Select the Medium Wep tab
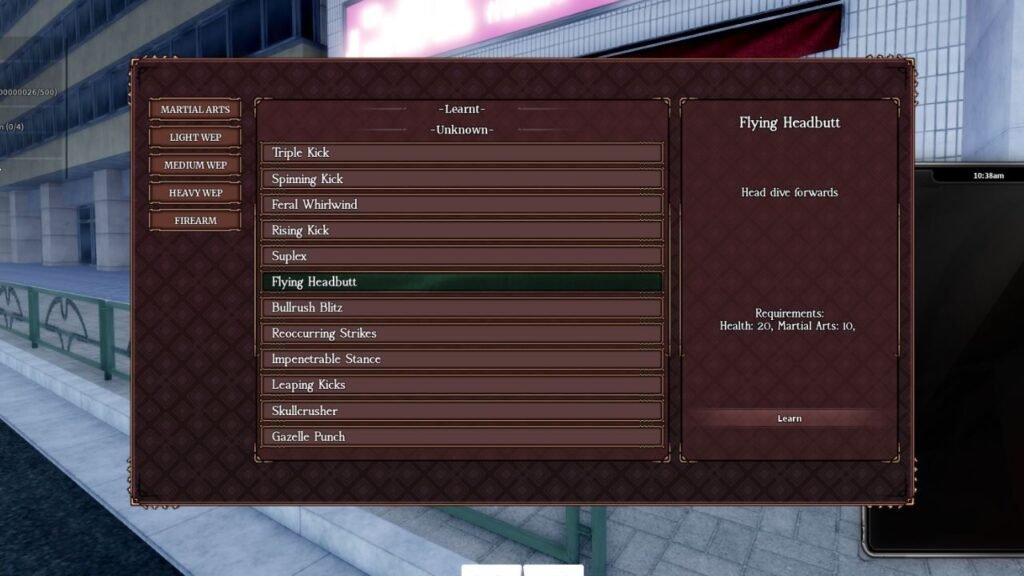Image resolution: width=1024 pixels, height=576 pixels. pos(195,165)
